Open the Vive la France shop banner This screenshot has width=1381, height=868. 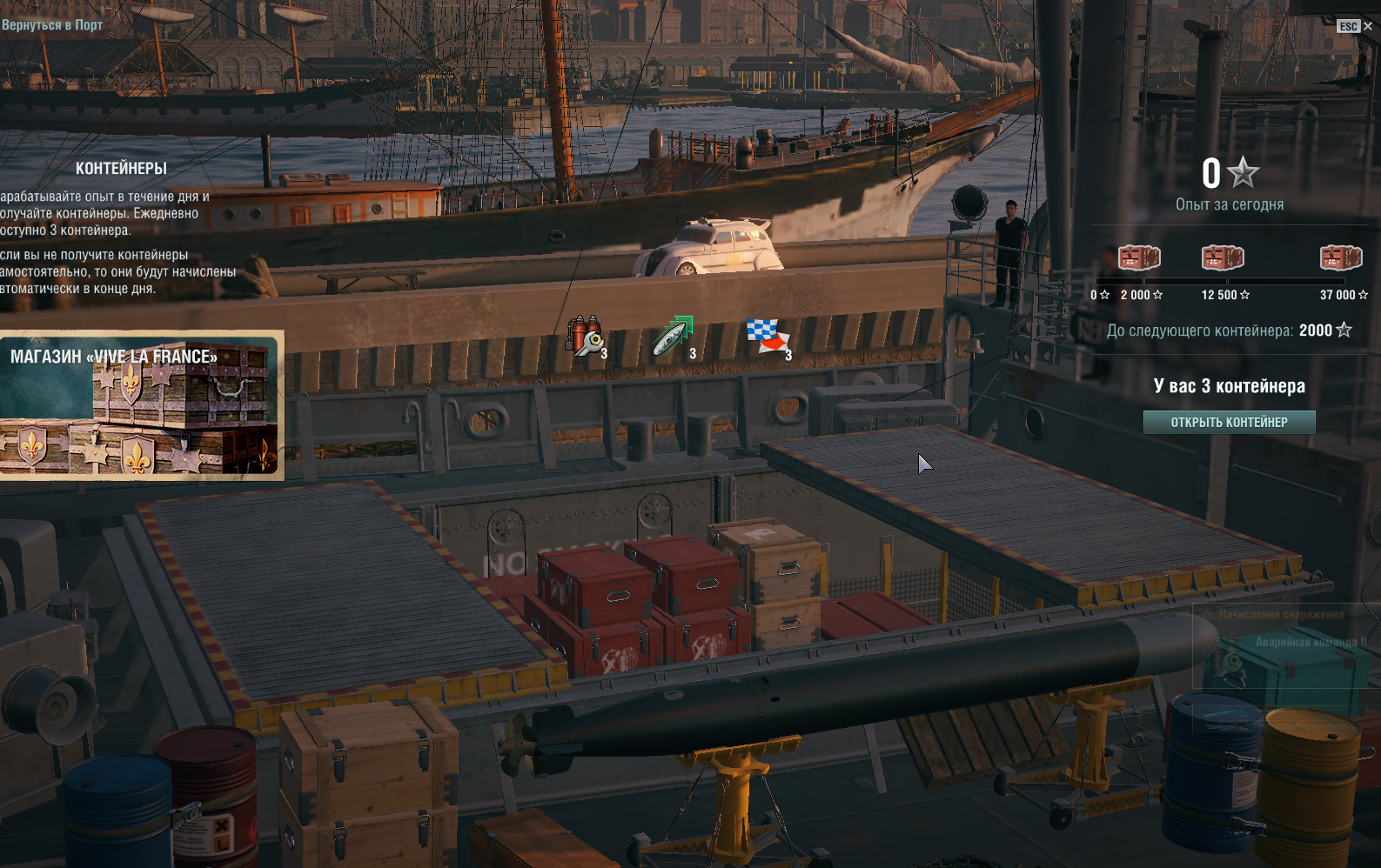tap(141, 405)
